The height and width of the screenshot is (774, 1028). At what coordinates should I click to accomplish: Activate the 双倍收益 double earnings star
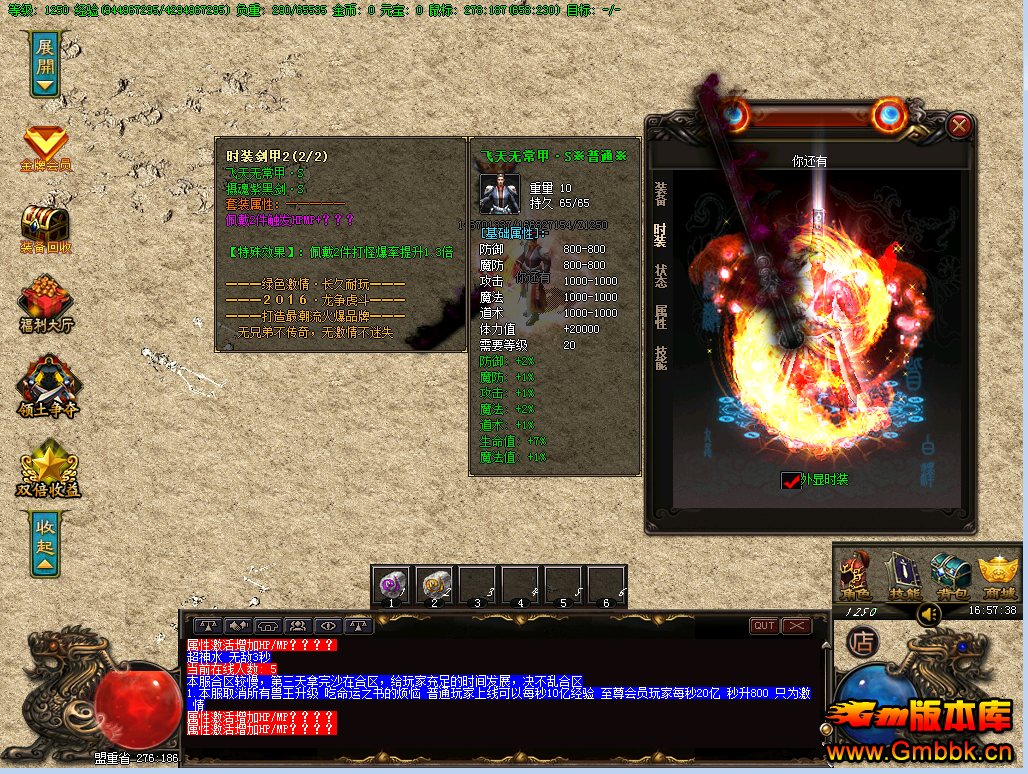click(46, 468)
